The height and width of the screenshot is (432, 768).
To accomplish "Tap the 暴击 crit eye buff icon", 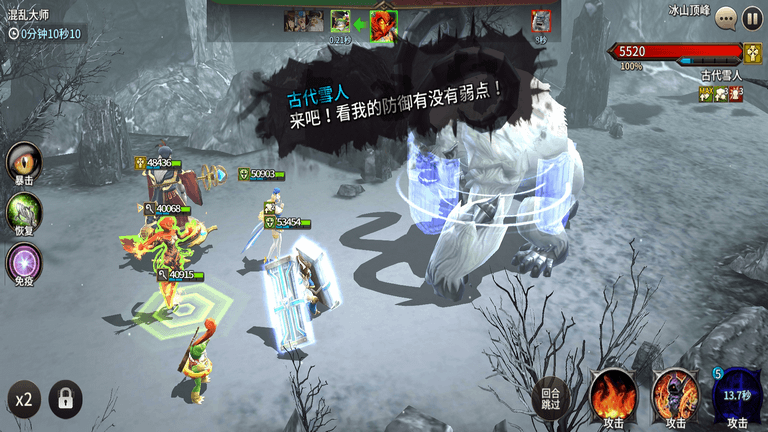I will 24,162.
